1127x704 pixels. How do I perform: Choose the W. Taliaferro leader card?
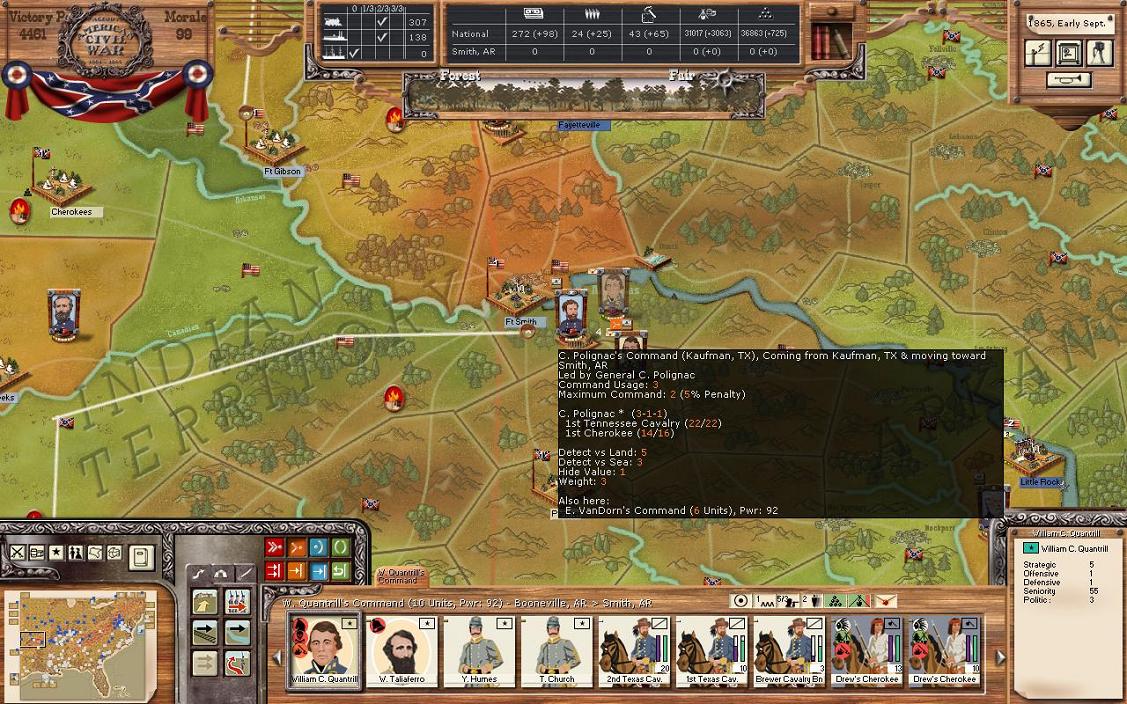pyautogui.click(x=401, y=648)
